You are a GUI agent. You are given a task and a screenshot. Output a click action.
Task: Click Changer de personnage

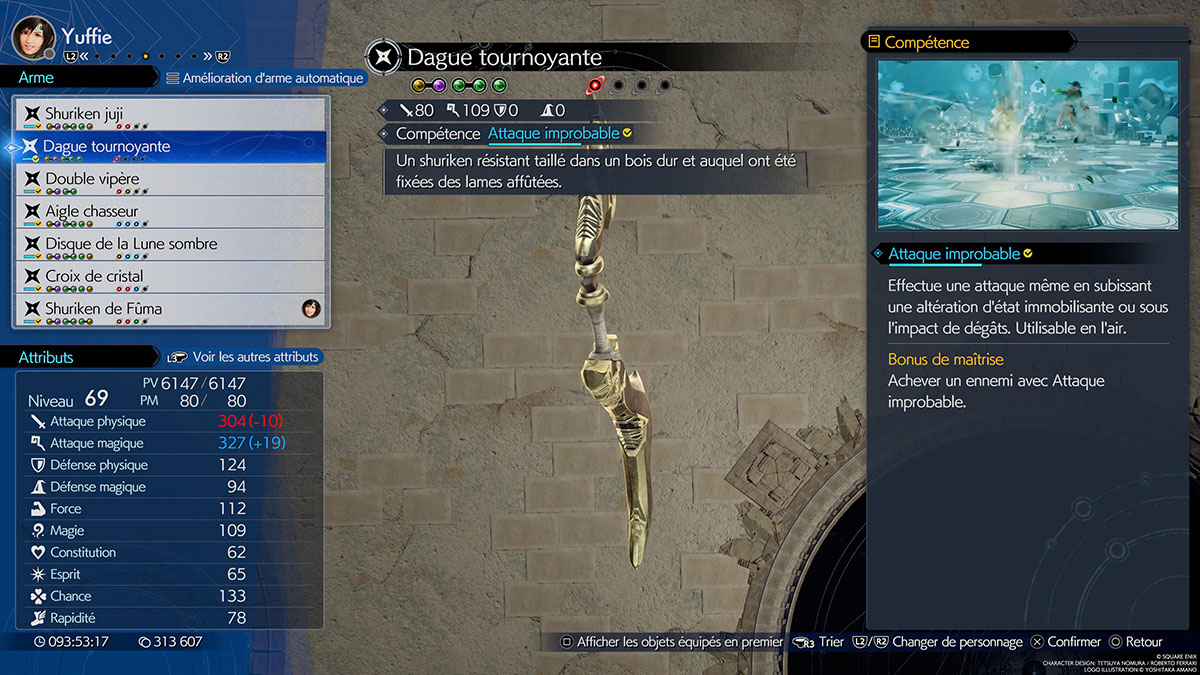(x=956, y=642)
